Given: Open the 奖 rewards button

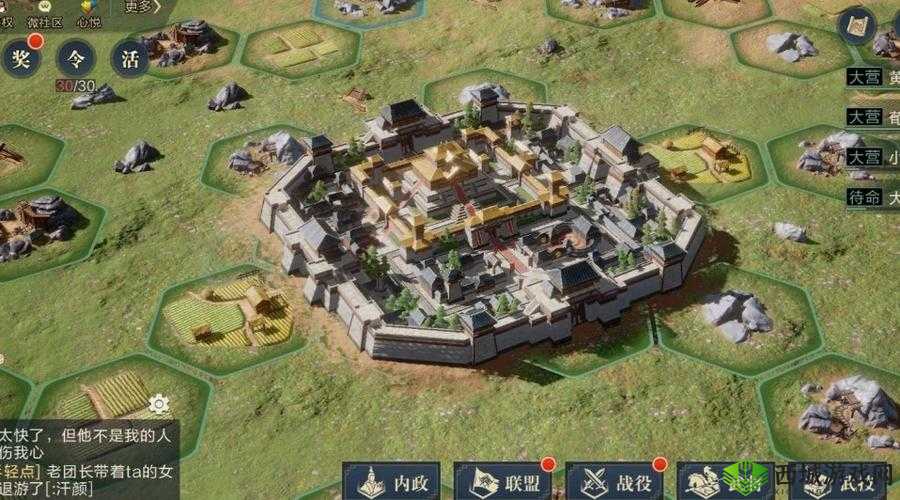Looking at the screenshot, I should click(x=21, y=58).
